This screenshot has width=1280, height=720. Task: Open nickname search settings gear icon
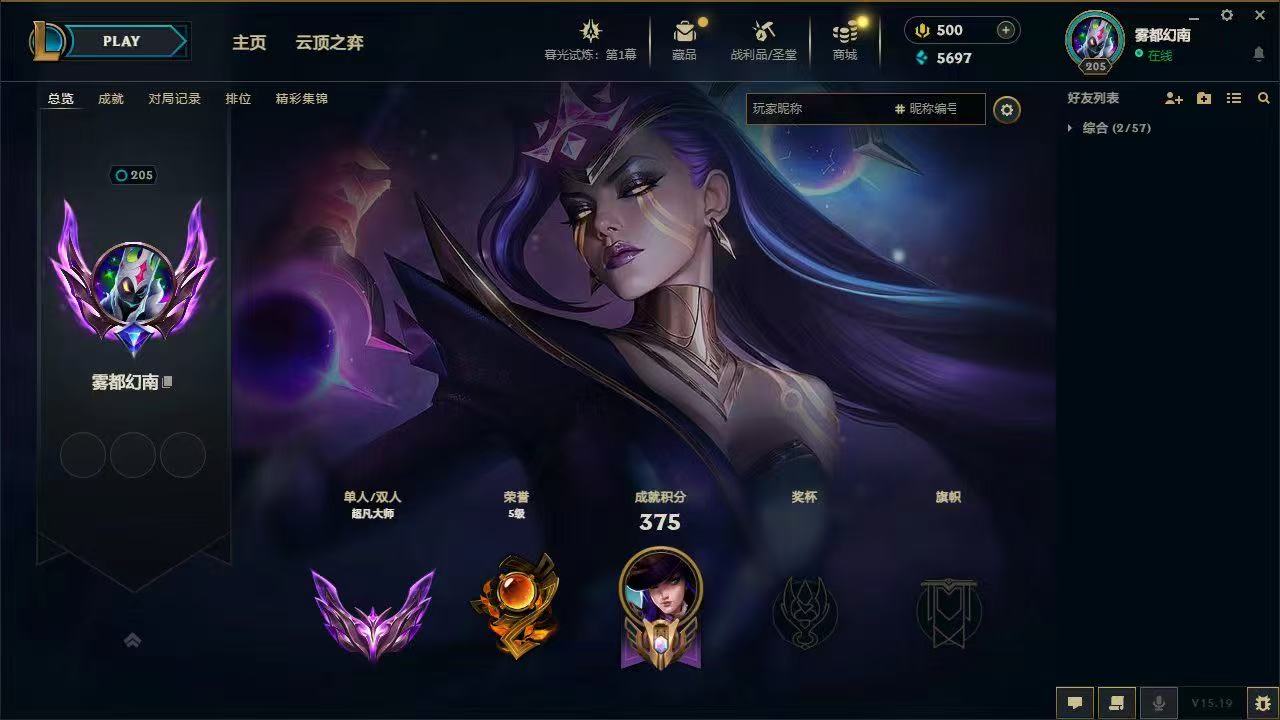1007,110
